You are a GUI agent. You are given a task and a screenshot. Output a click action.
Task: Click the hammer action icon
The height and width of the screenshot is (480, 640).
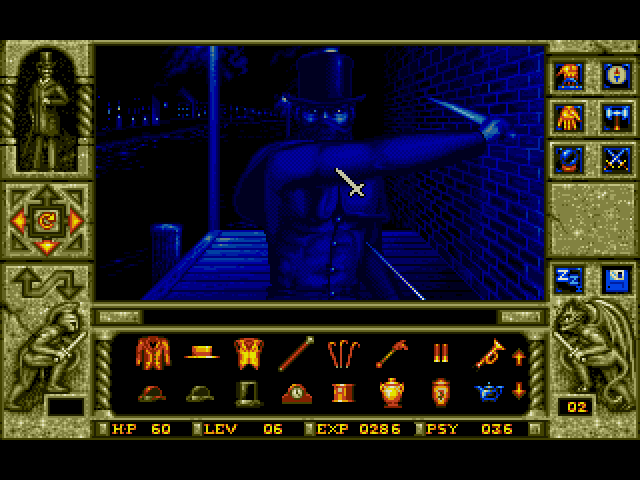click(x=613, y=118)
